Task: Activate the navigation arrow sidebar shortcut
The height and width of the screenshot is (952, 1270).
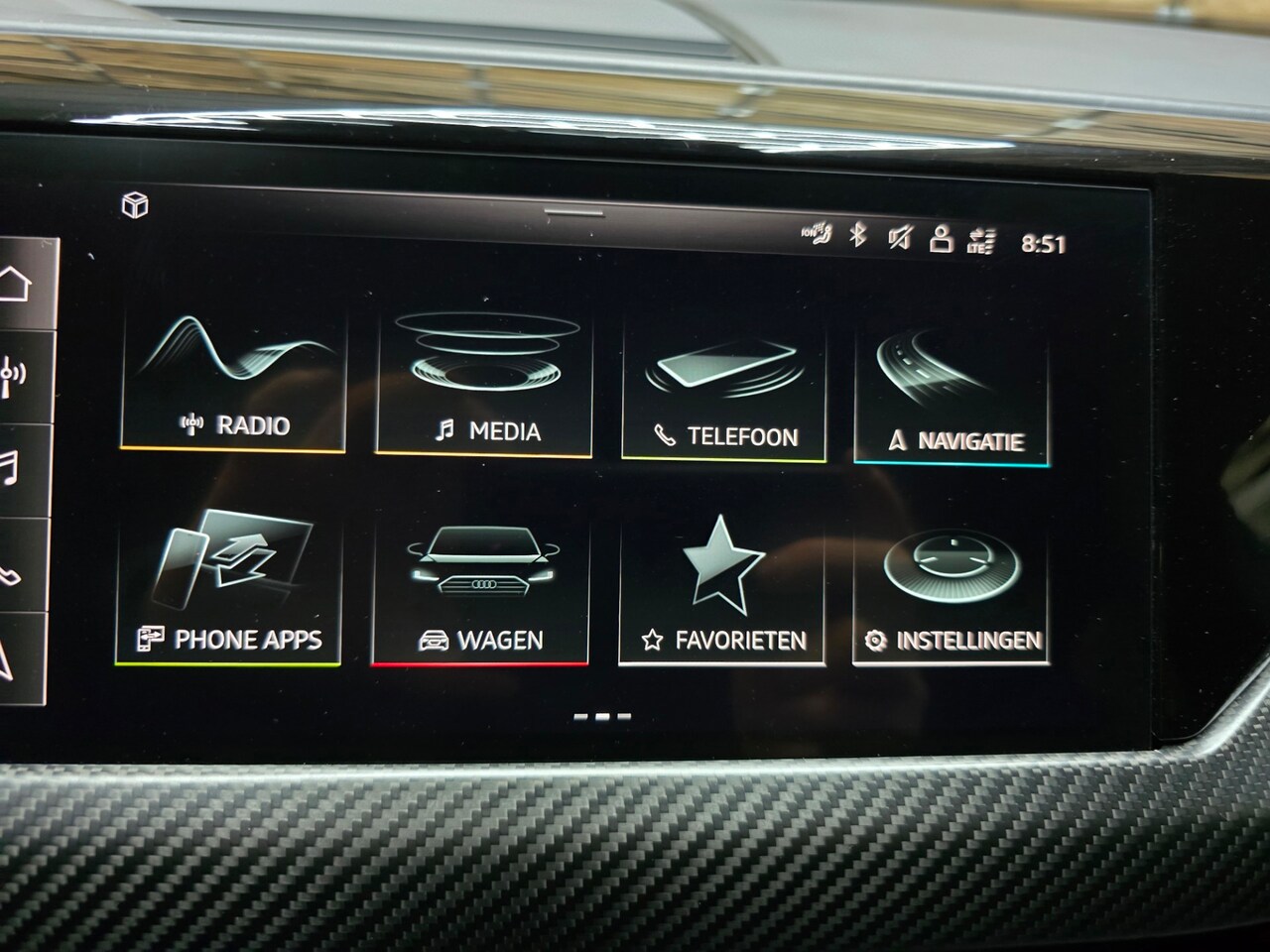Action: [8, 655]
